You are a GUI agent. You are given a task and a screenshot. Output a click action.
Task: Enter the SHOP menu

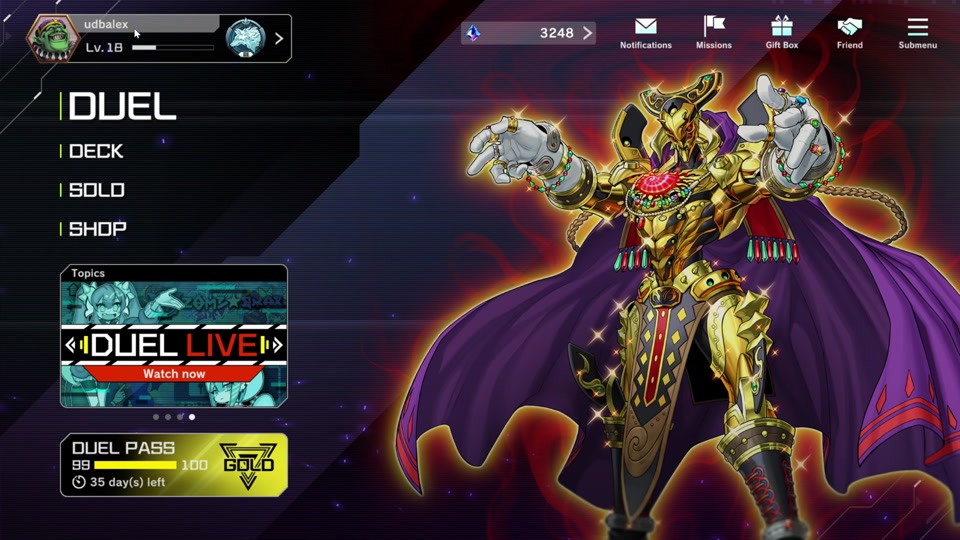click(x=98, y=229)
